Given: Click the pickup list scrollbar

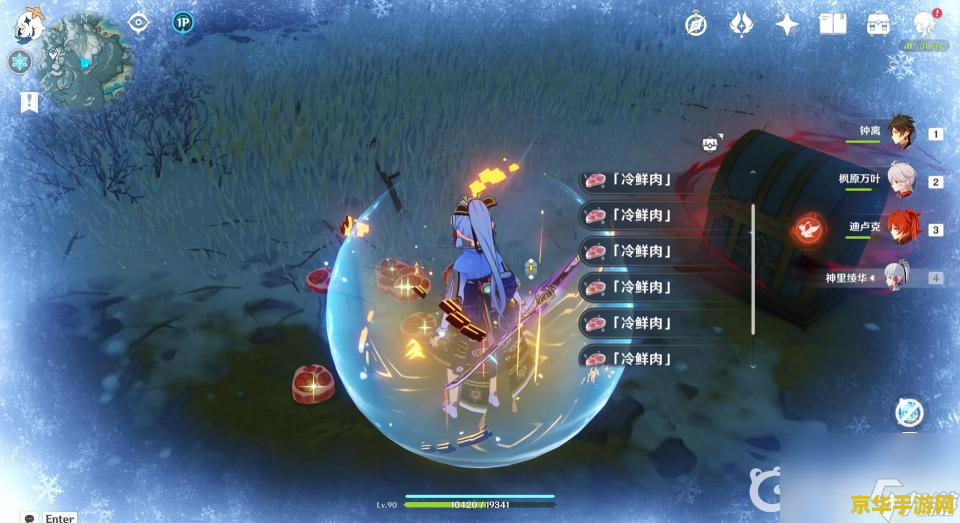Looking at the screenshot, I should pos(753,268).
